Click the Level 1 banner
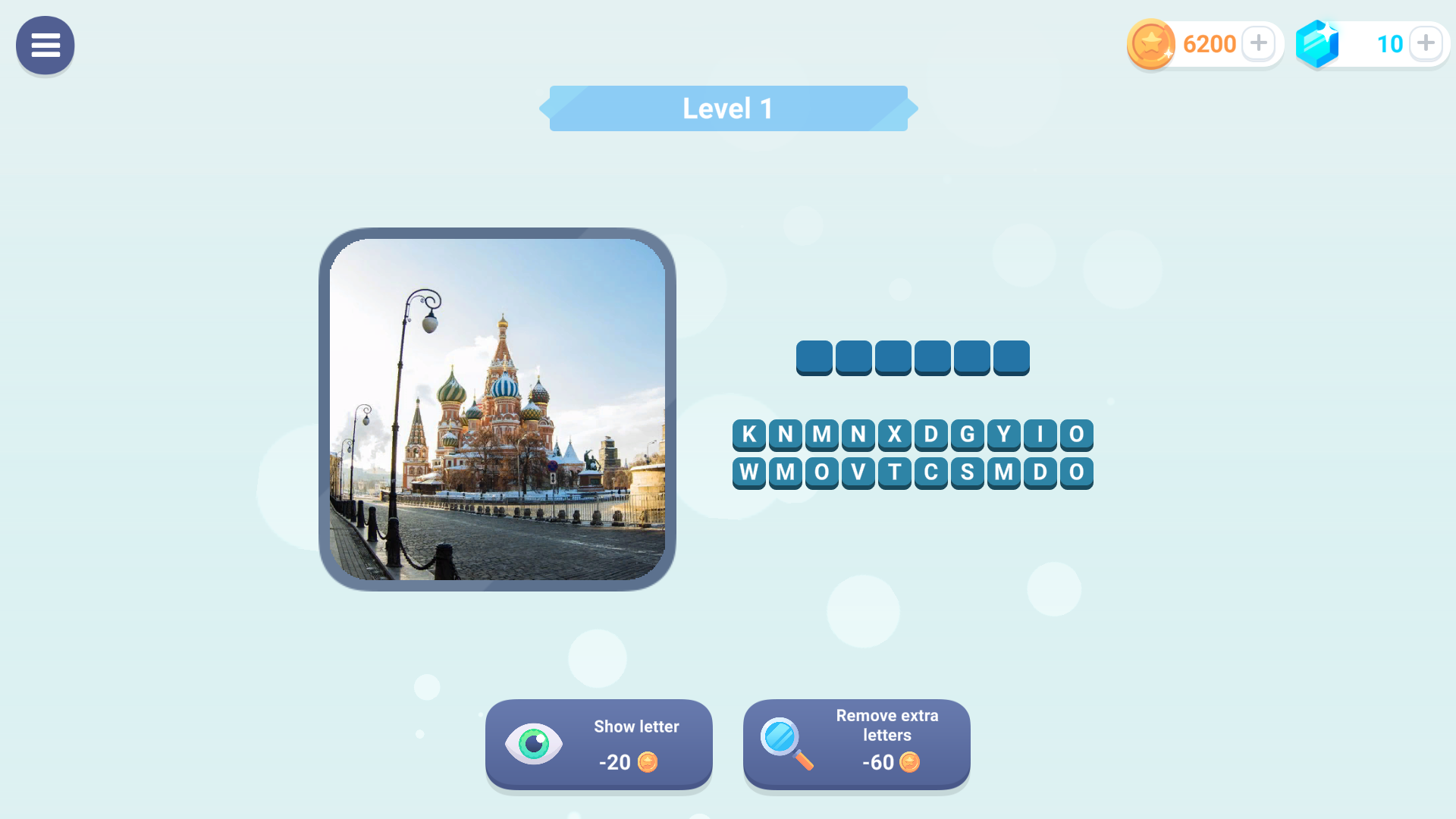Viewport: 1456px width, 819px height. pyautogui.click(x=727, y=108)
